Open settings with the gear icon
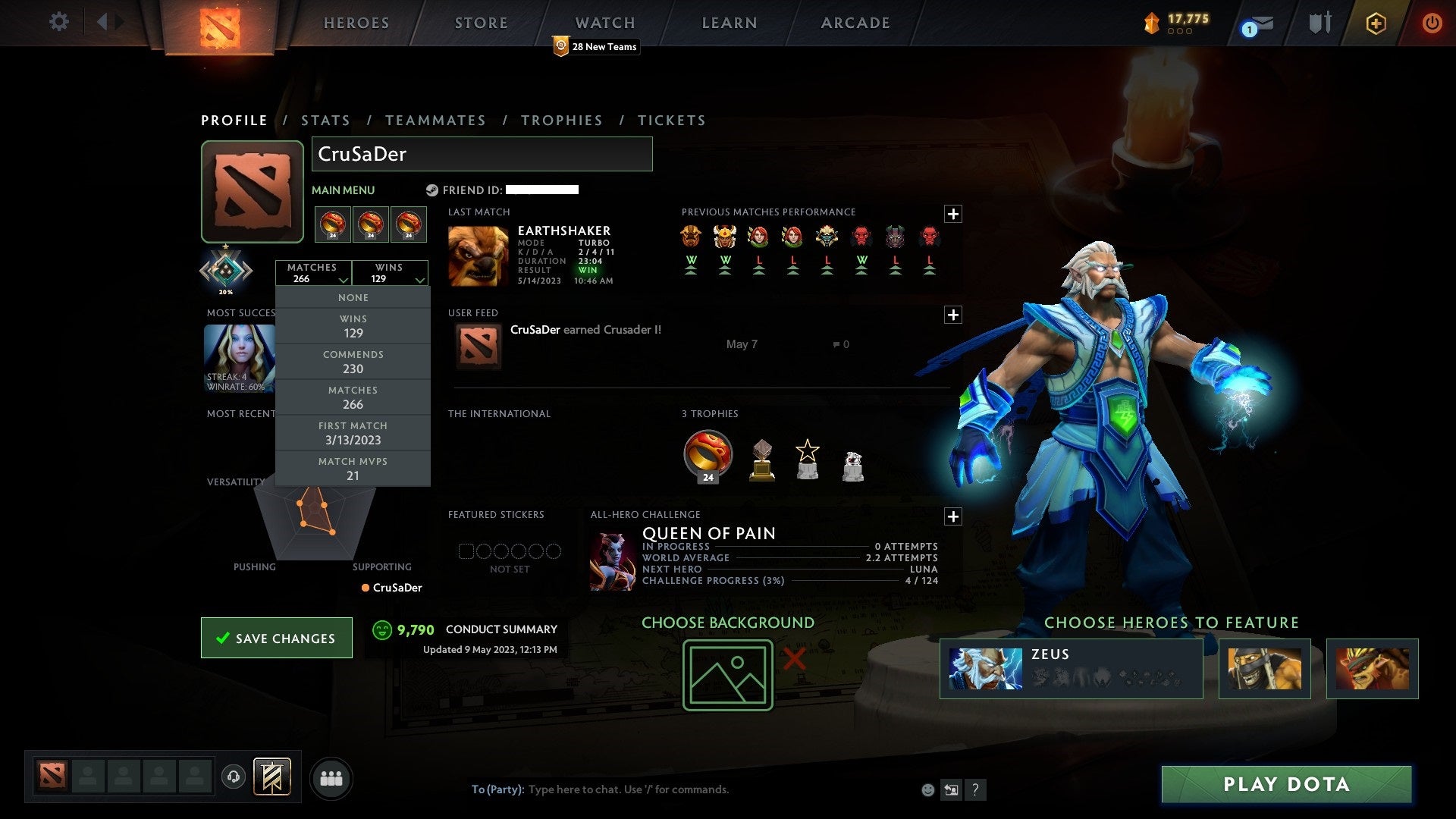This screenshot has width=1456, height=819. pyautogui.click(x=58, y=22)
